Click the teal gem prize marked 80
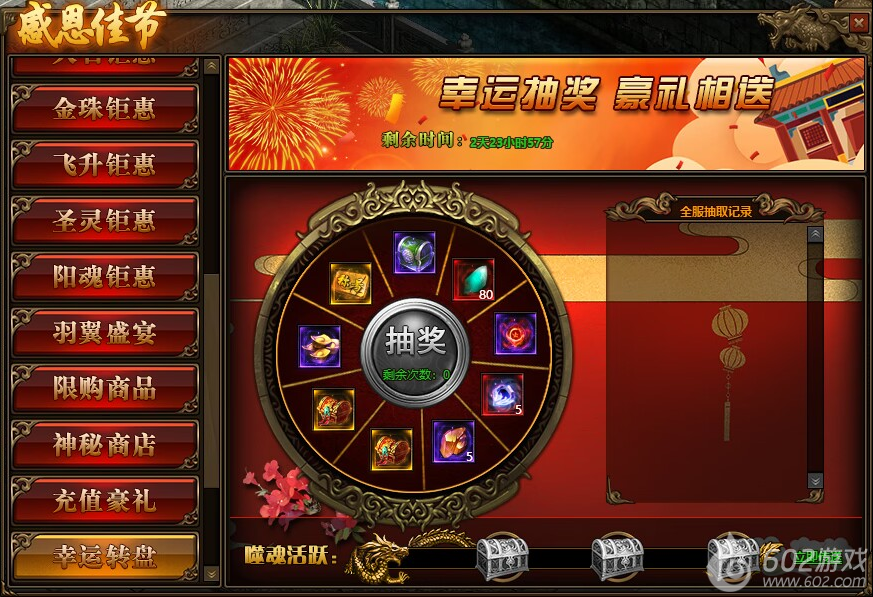873x597 pixels. pos(473,280)
